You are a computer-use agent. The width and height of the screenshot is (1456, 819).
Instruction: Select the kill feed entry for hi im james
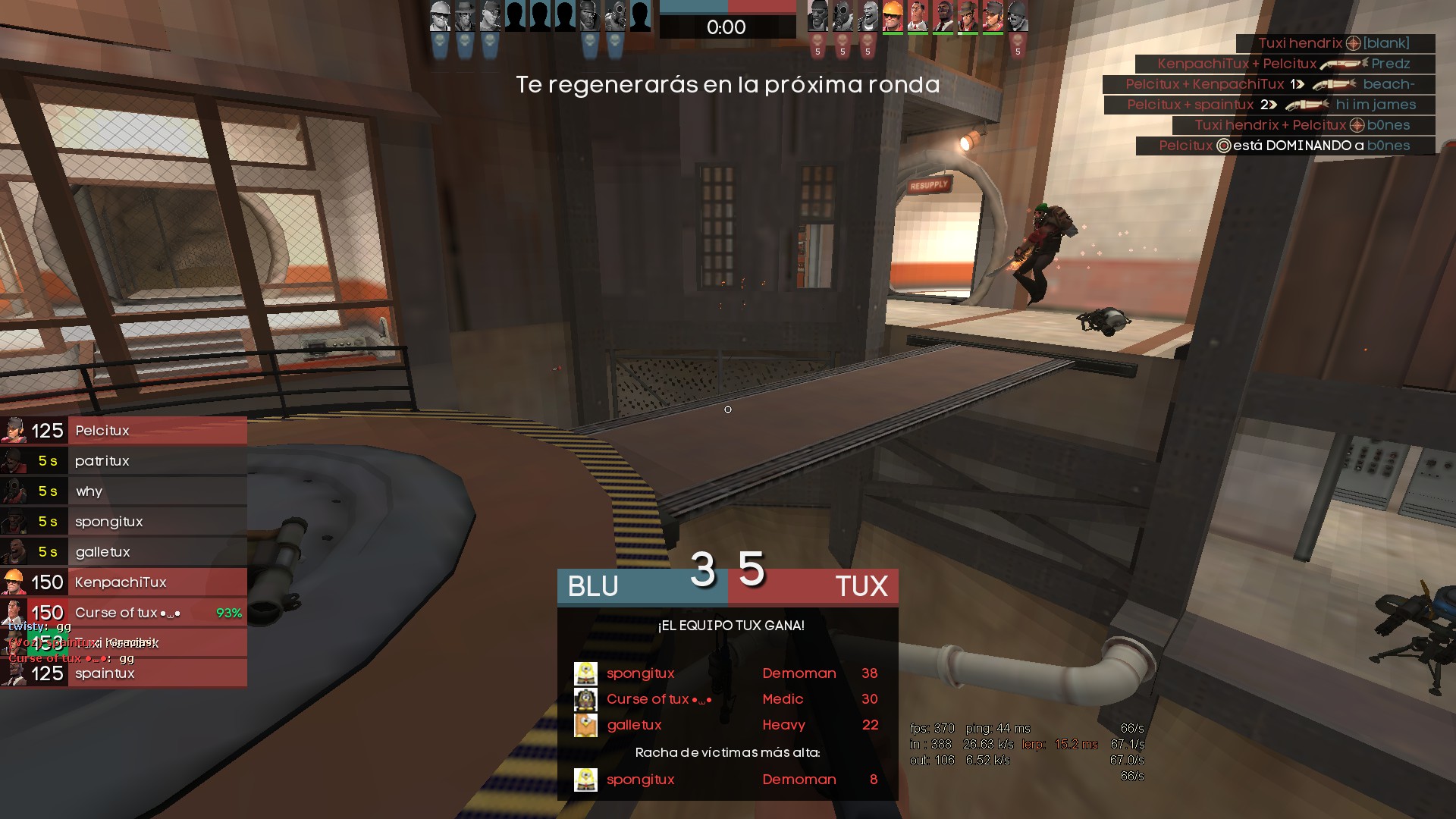[1271, 105]
